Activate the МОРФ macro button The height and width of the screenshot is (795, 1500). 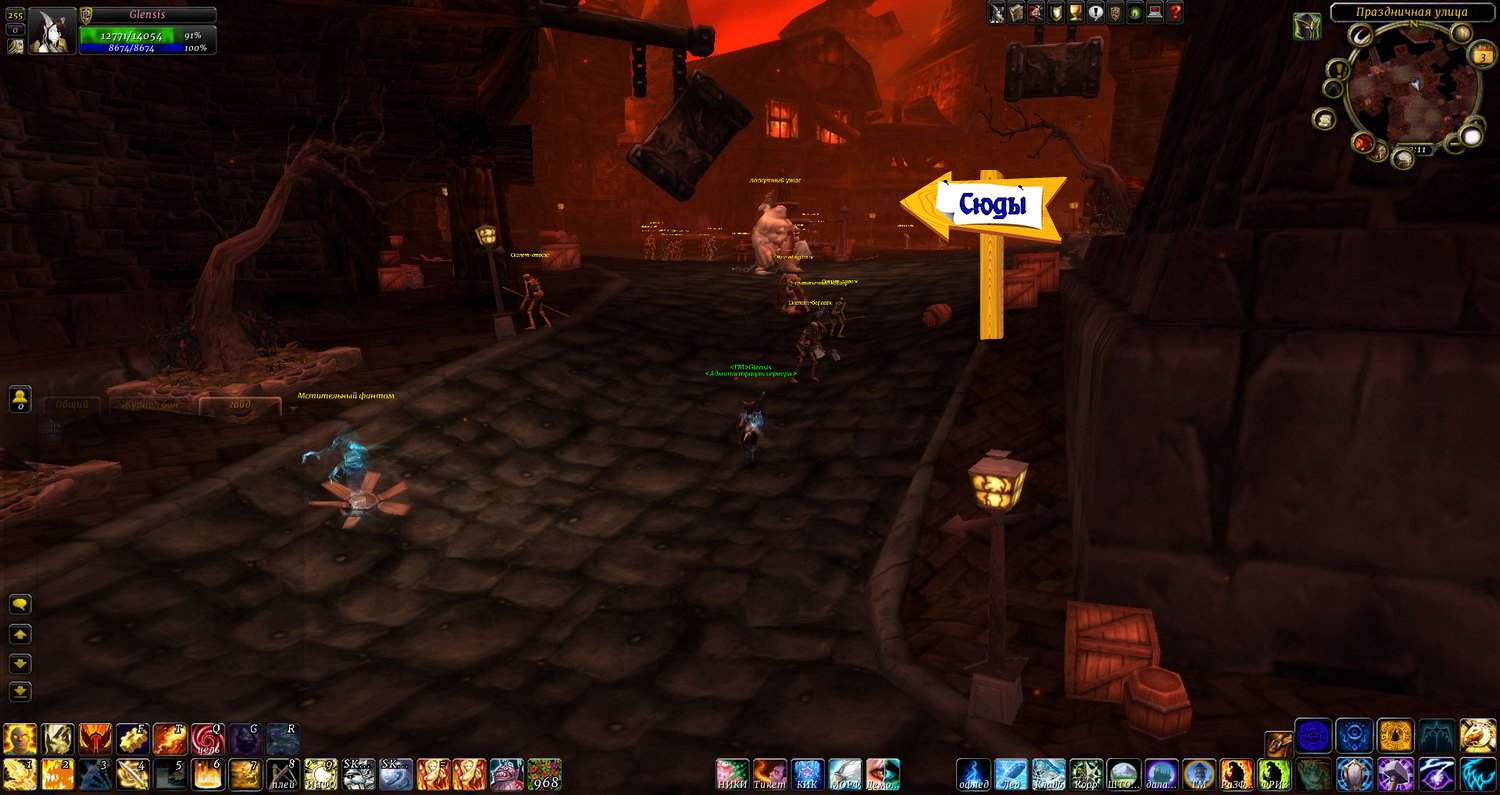pyautogui.click(x=845, y=774)
